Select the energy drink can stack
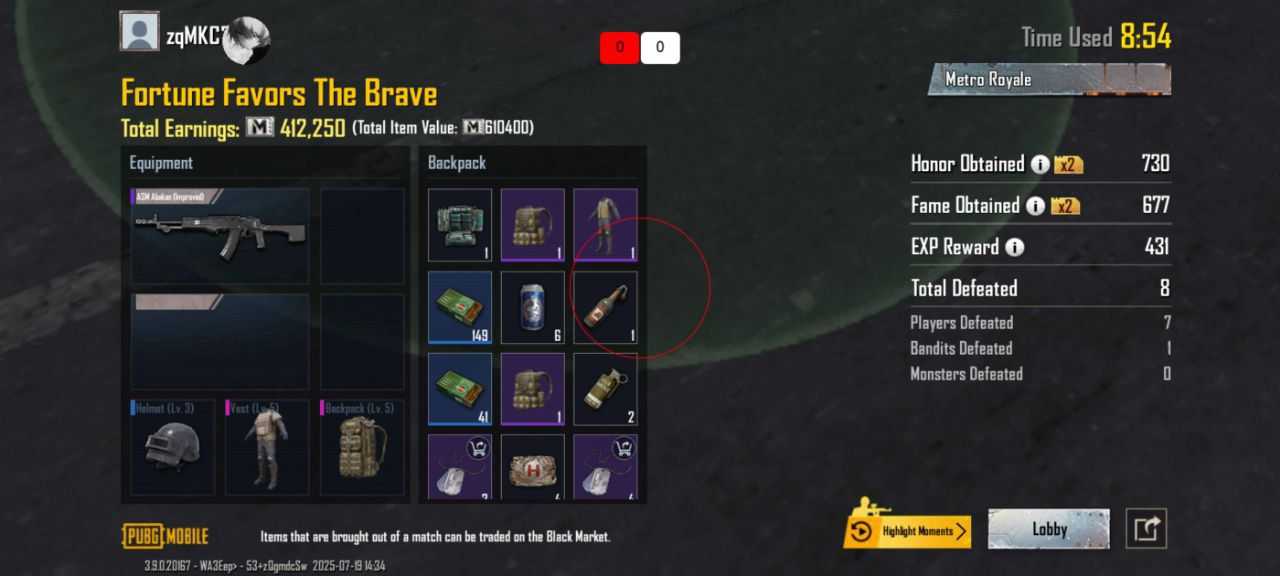 [532, 307]
